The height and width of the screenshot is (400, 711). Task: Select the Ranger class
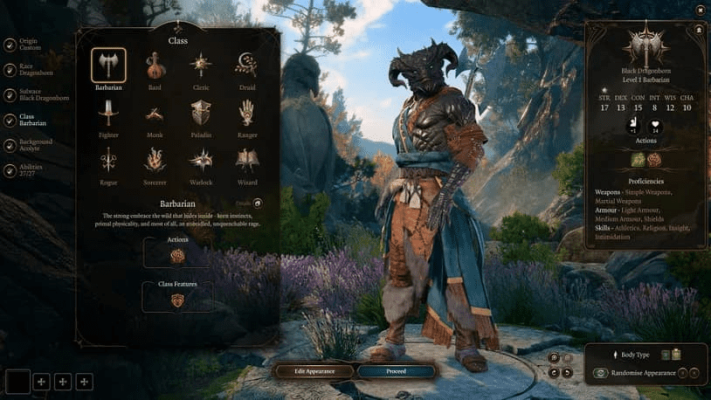point(246,113)
